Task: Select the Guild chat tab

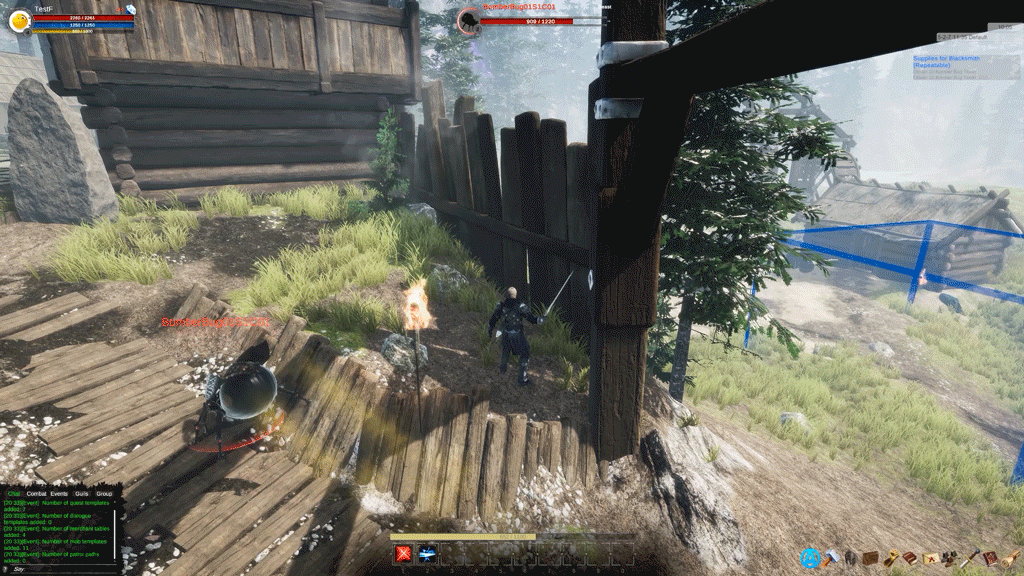Action: (81, 494)
